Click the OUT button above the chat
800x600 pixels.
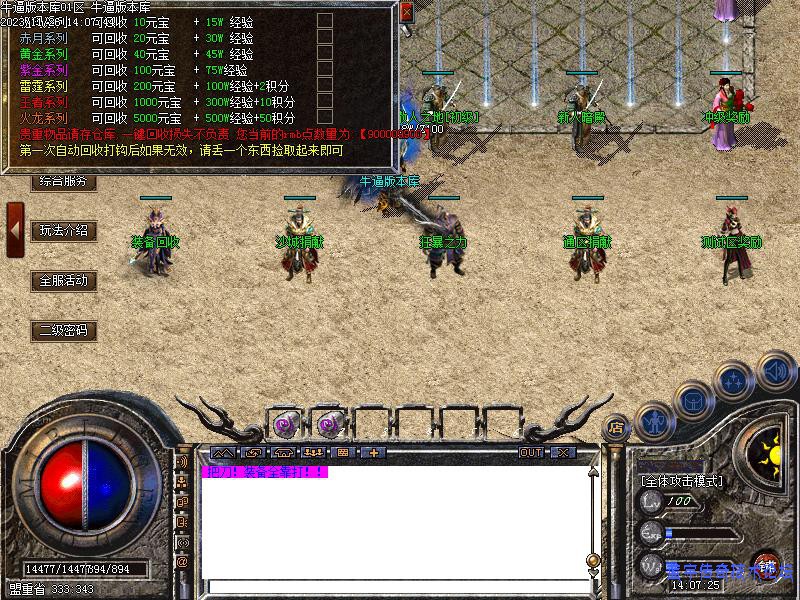tap(531, 453)
